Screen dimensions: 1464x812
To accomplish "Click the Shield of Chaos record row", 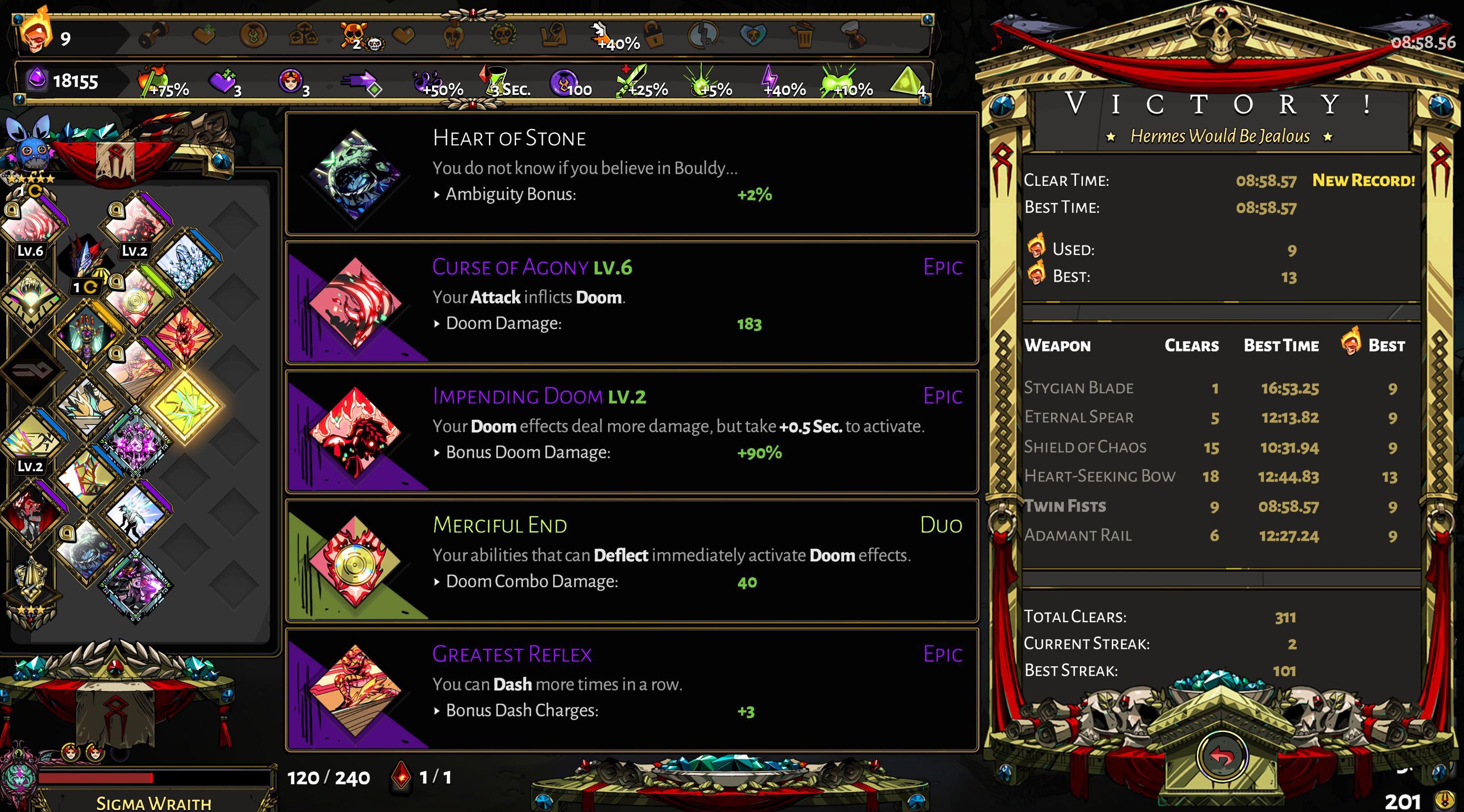I will [1210, 447].
